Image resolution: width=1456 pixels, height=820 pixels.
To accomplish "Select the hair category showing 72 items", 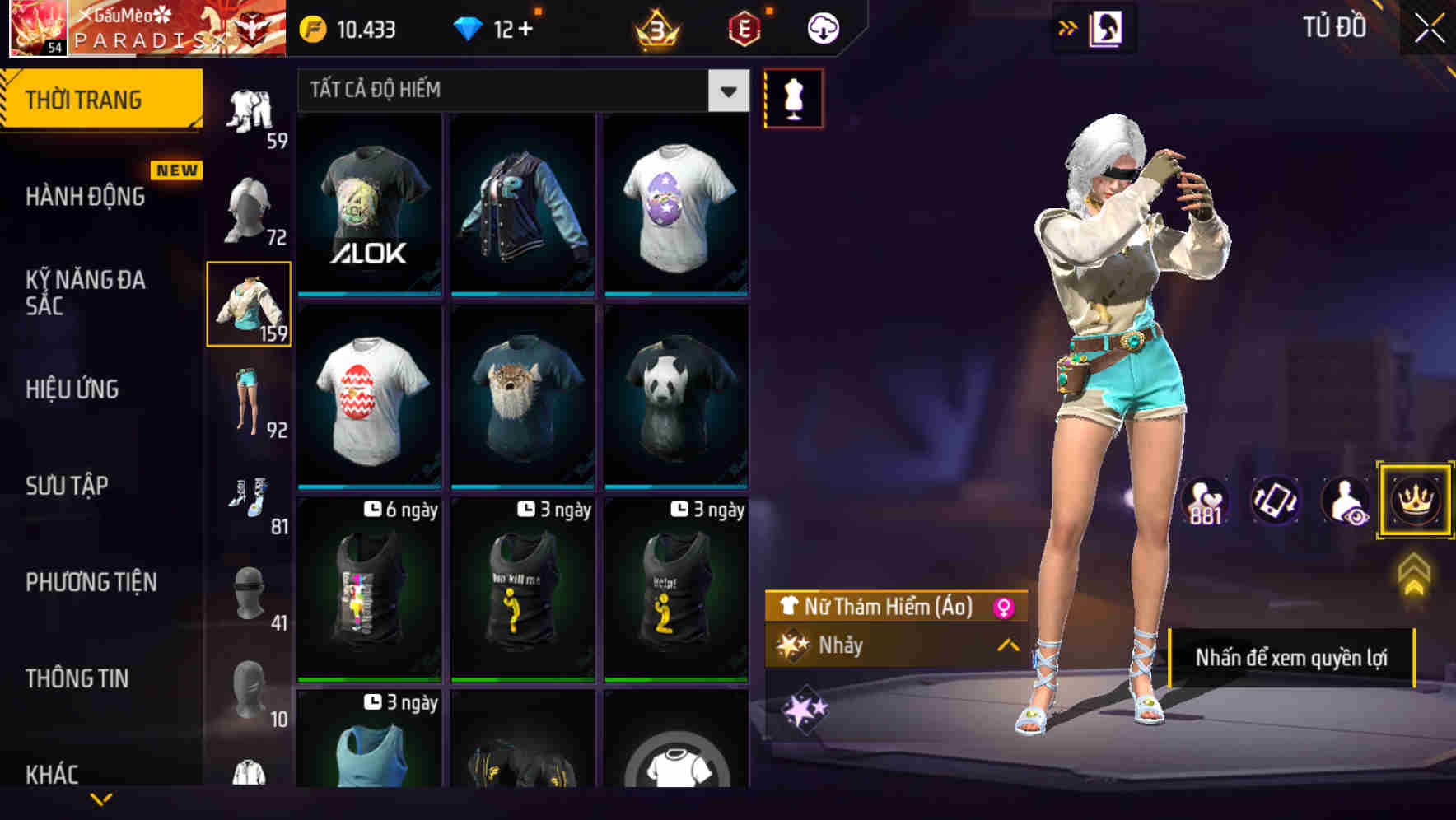I will (250, 207).
